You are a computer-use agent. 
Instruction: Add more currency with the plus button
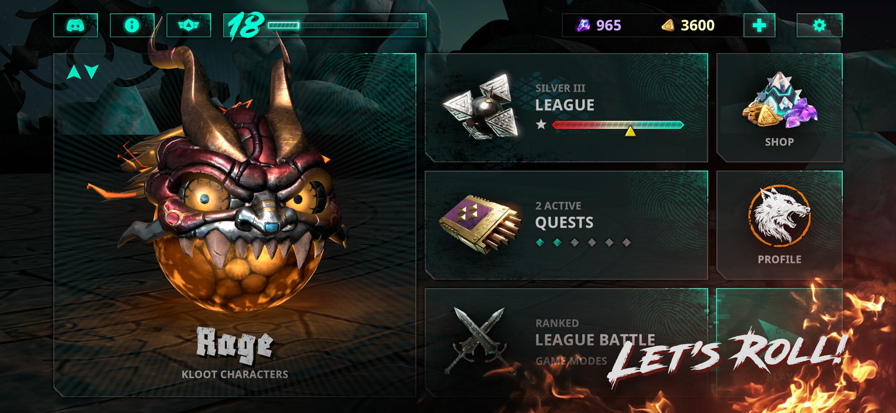click(759, 25)
